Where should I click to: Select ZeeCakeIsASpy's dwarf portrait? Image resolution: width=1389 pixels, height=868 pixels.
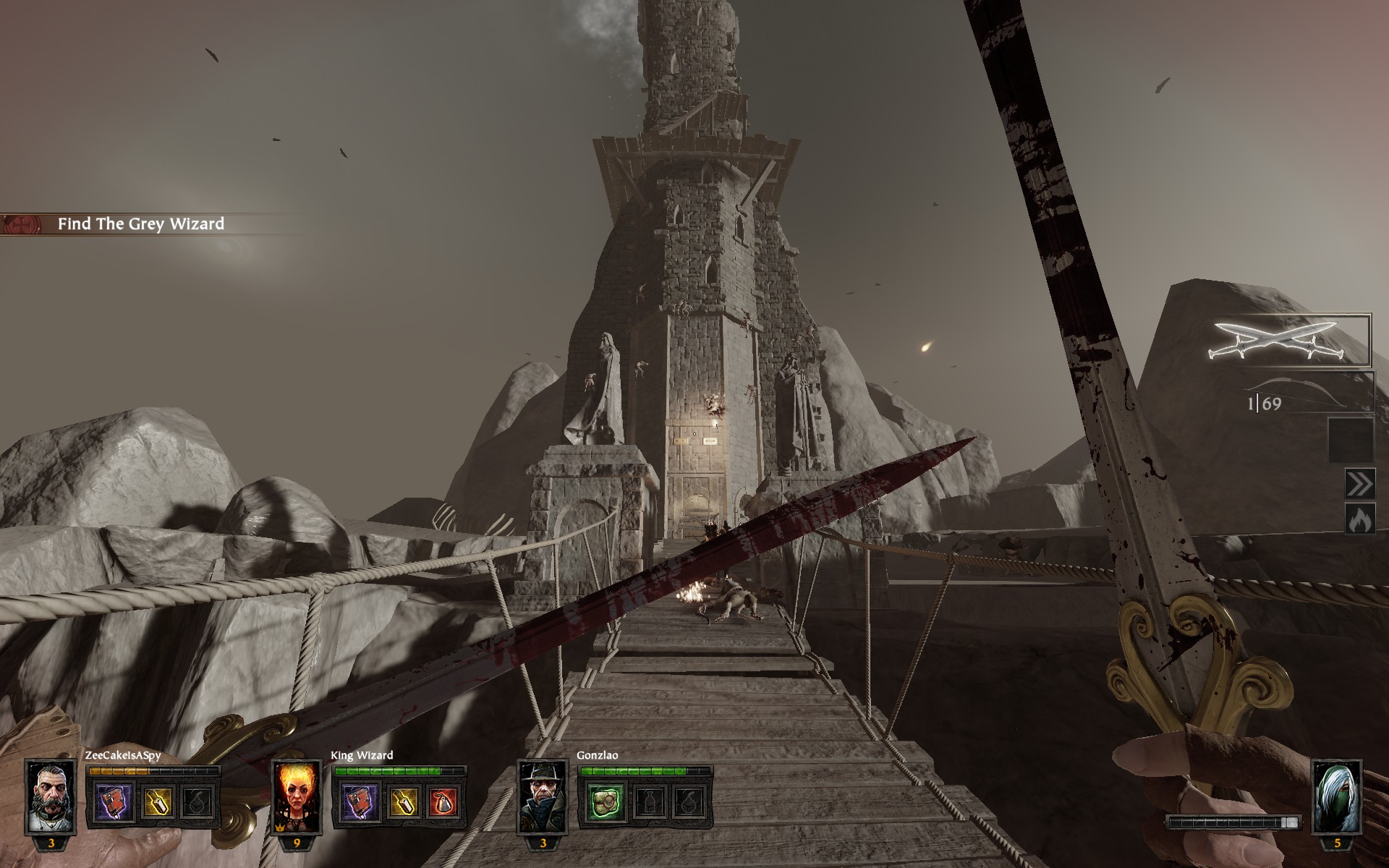[51, 796]
